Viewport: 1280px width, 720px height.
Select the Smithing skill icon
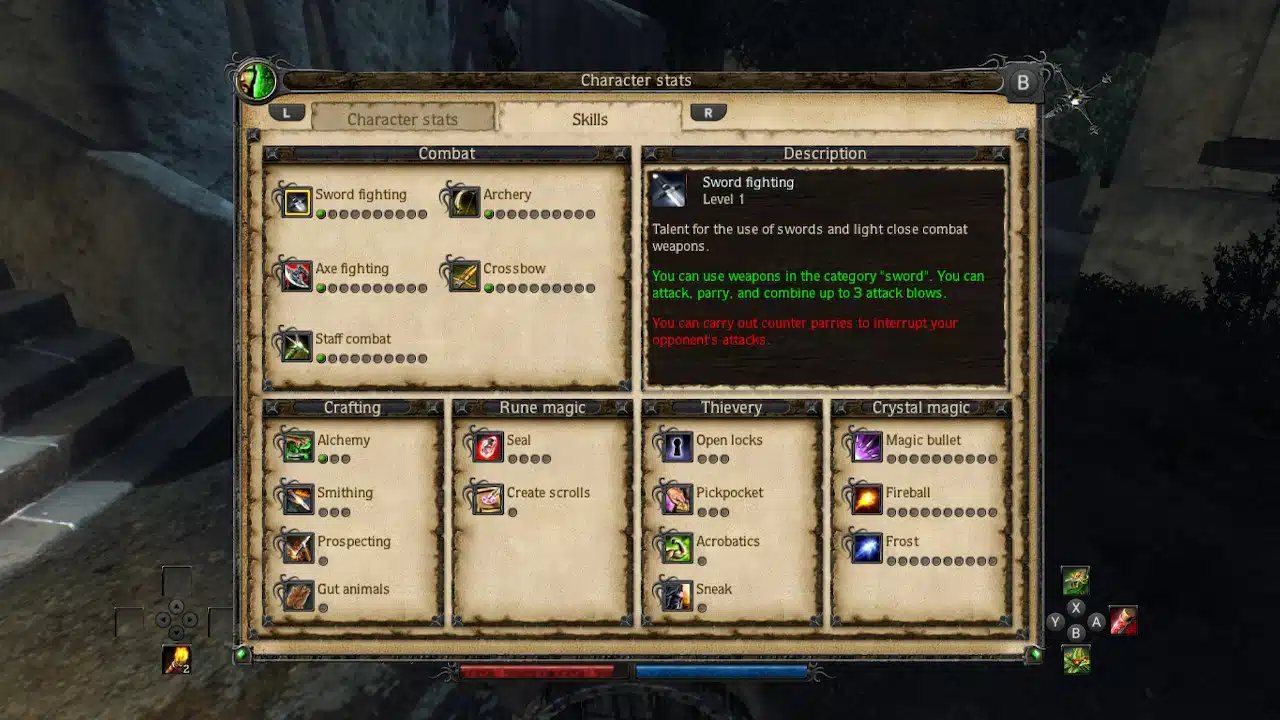297,498
